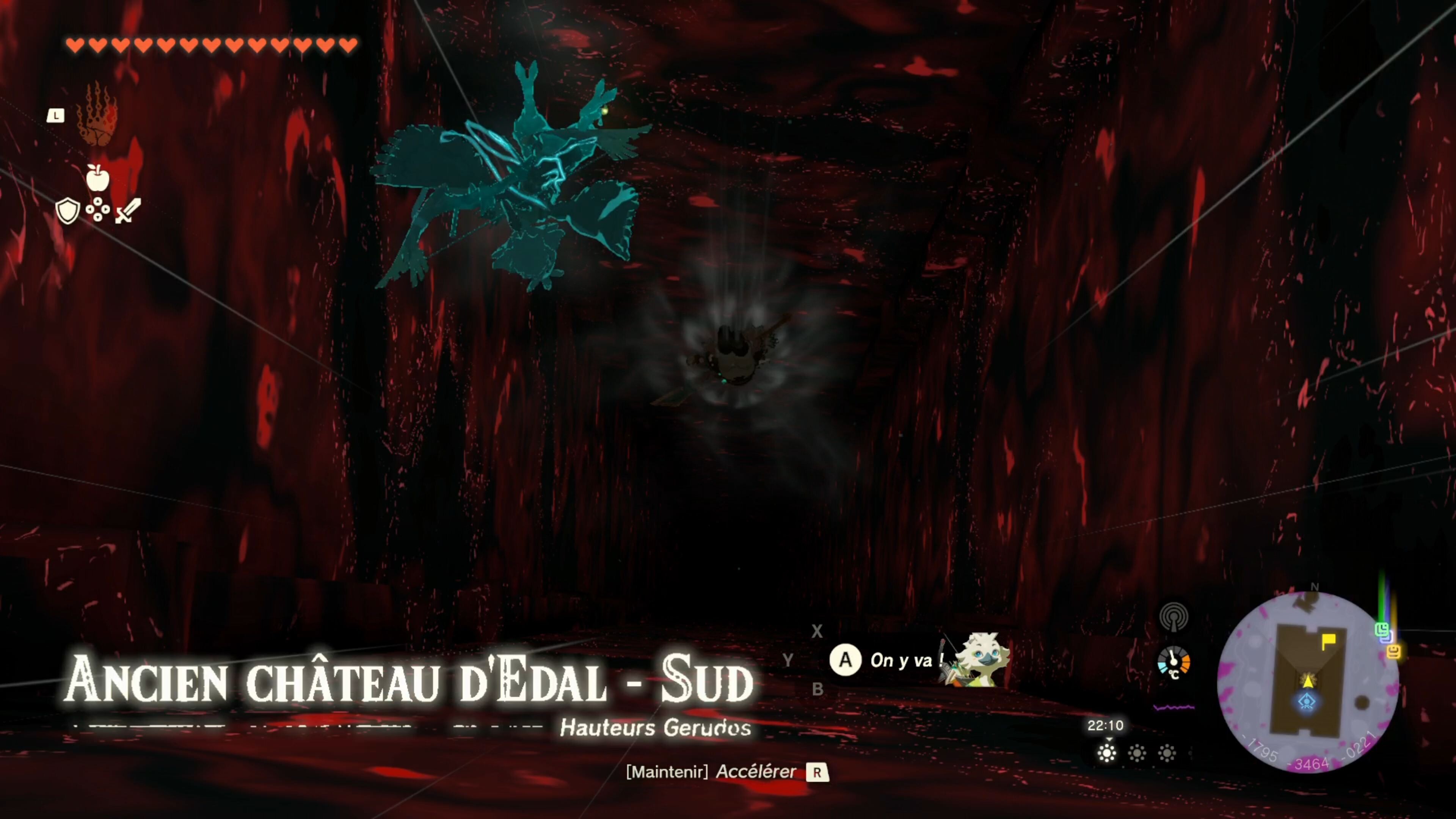Open the apple materials quick slot

tap(97, 178)
